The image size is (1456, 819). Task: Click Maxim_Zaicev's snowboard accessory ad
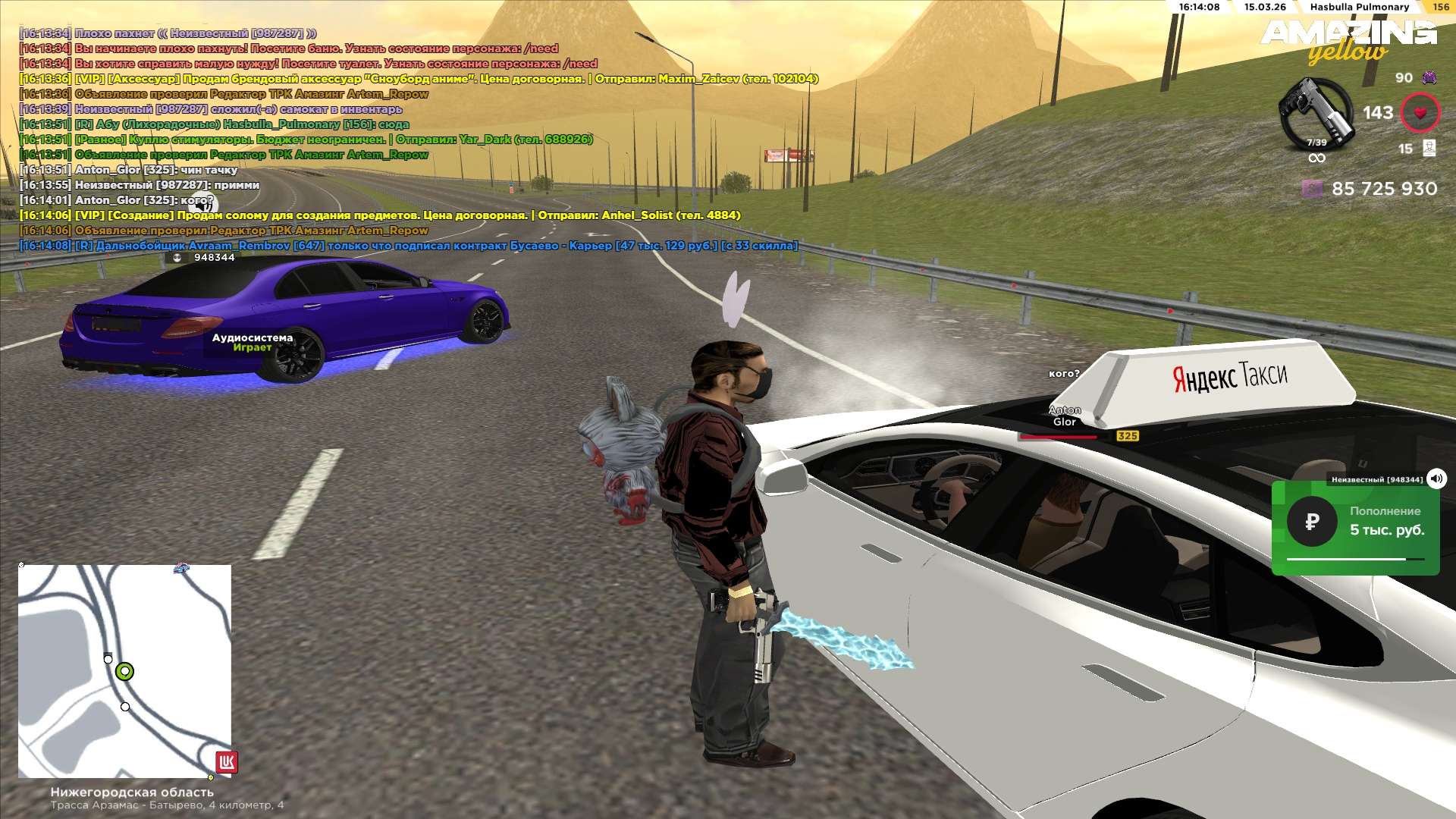419,79
